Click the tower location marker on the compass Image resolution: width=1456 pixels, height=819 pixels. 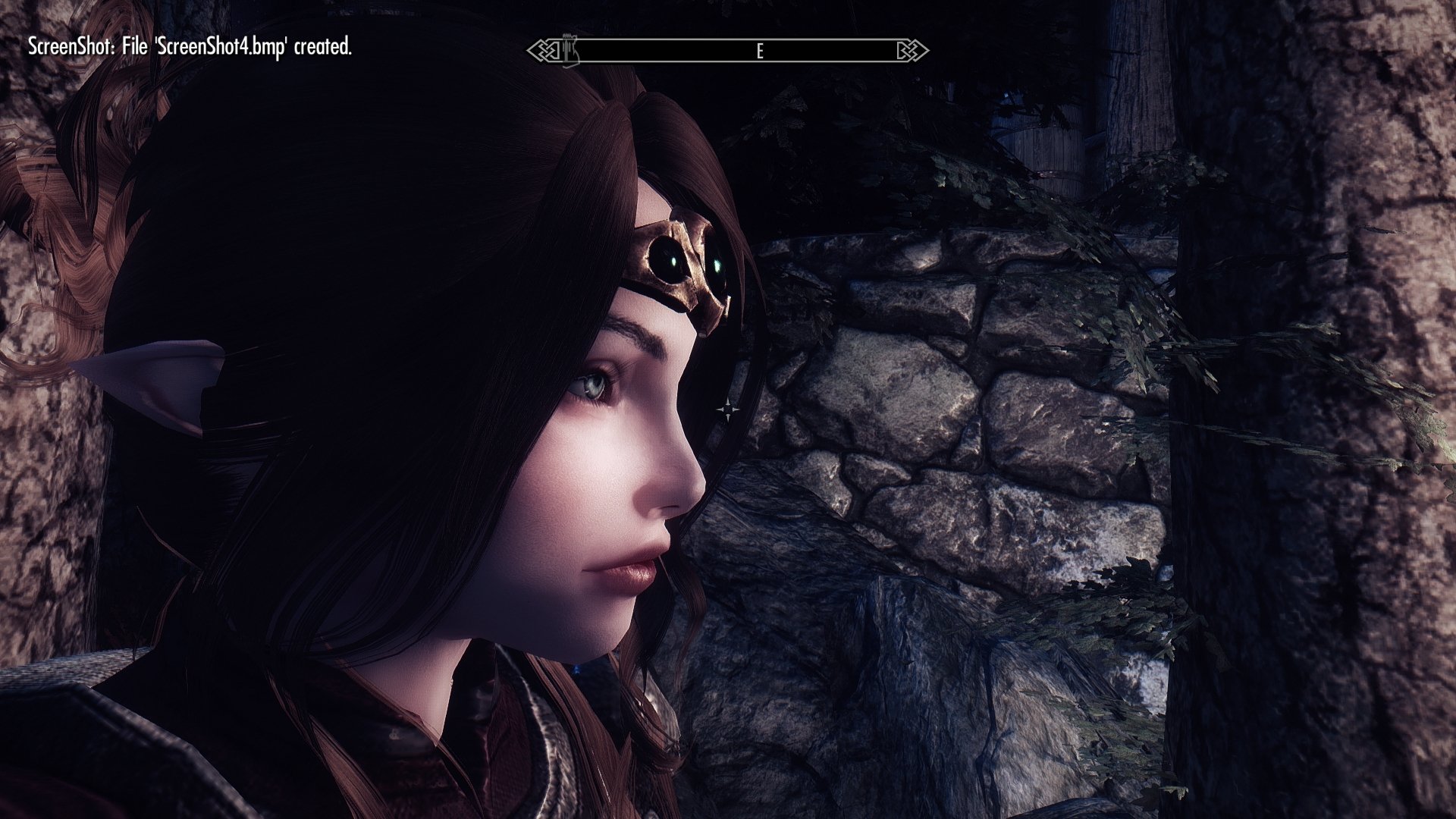(x=570, y=49)
